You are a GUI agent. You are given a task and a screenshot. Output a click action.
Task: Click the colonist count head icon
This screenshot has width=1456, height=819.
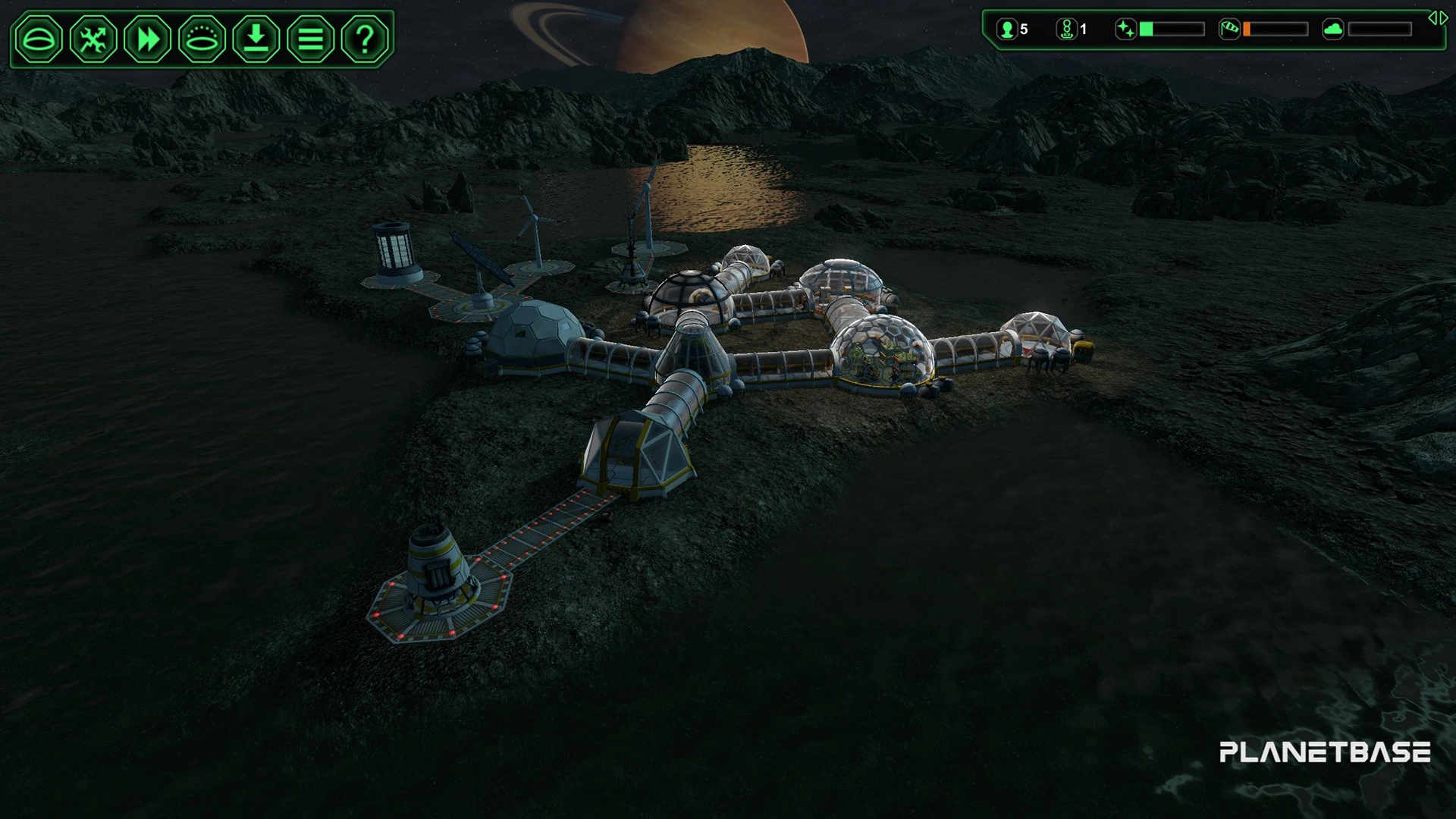click(1007, 30)
